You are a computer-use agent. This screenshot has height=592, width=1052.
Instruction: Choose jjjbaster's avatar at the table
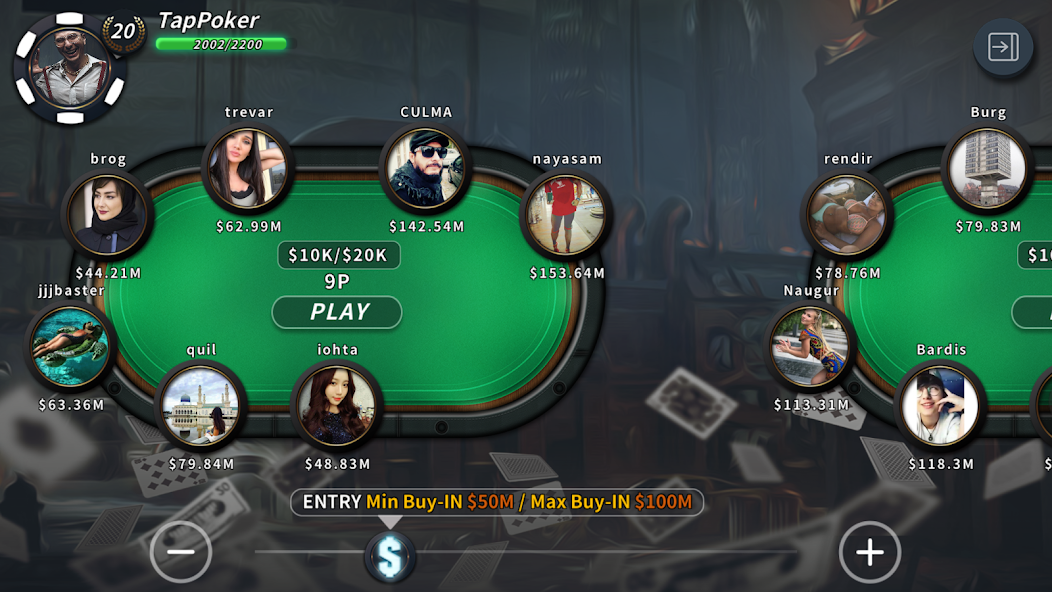pos(70,346)
